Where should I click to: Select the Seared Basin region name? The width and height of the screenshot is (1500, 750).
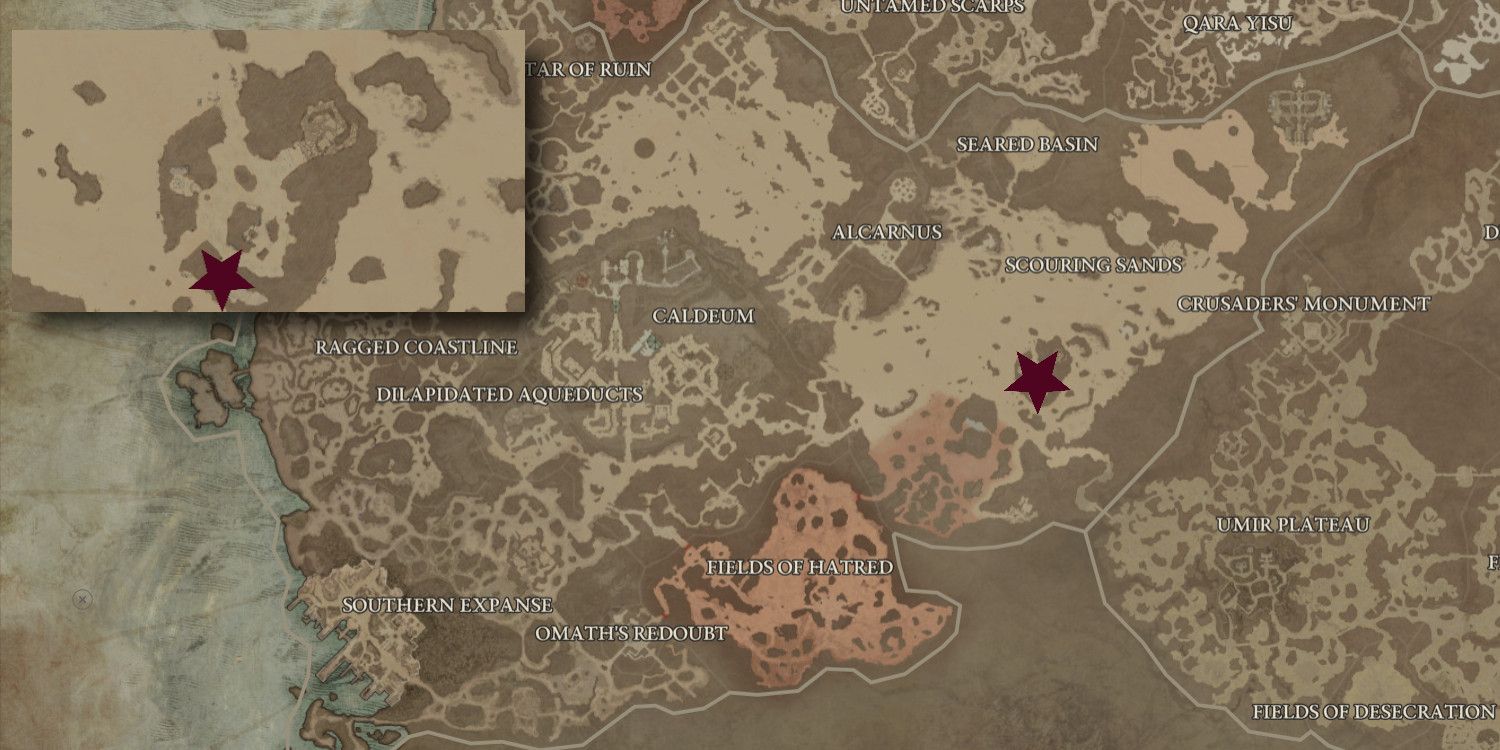1025,144
